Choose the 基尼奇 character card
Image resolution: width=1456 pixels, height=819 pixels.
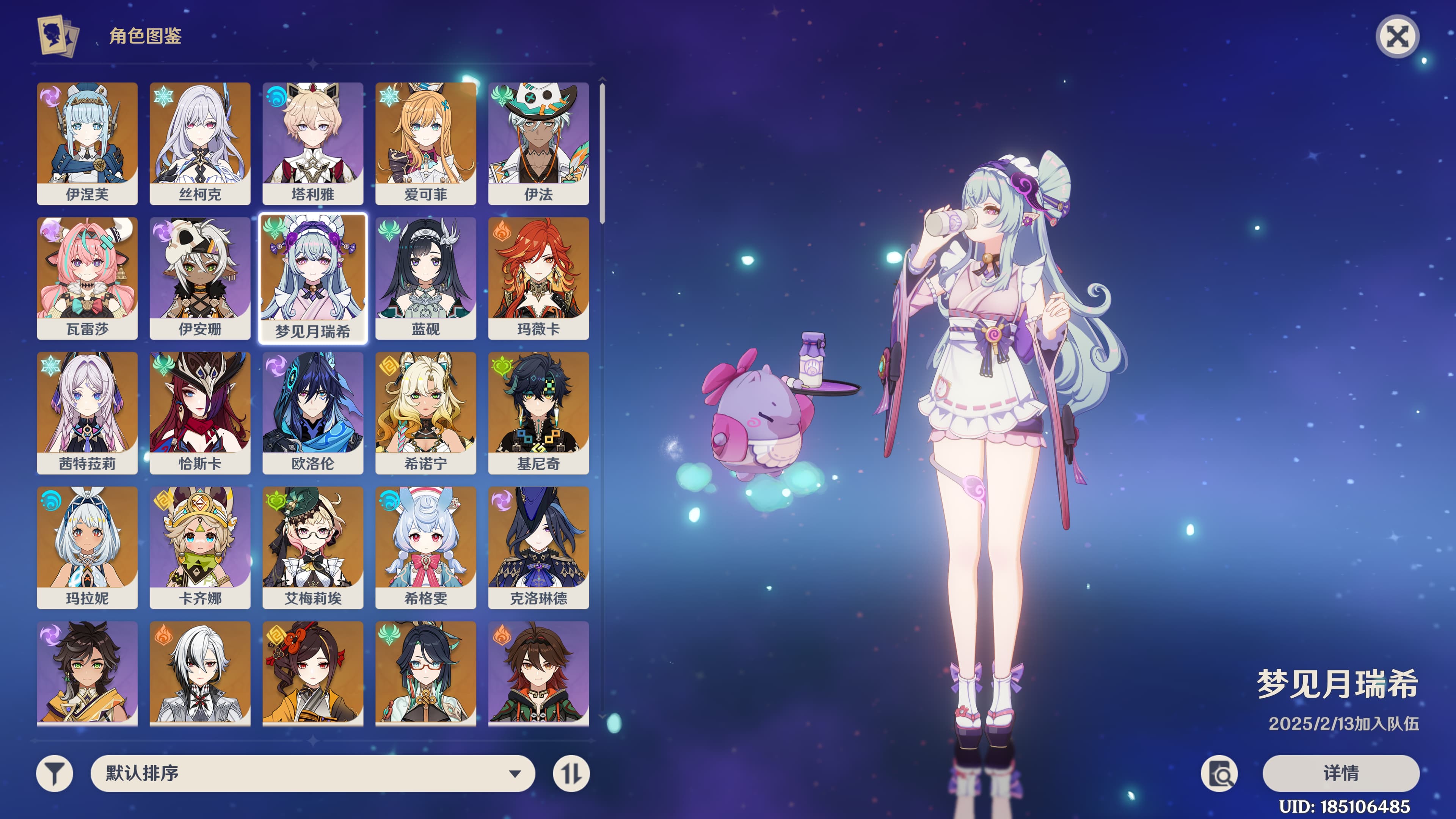point(538,413)
